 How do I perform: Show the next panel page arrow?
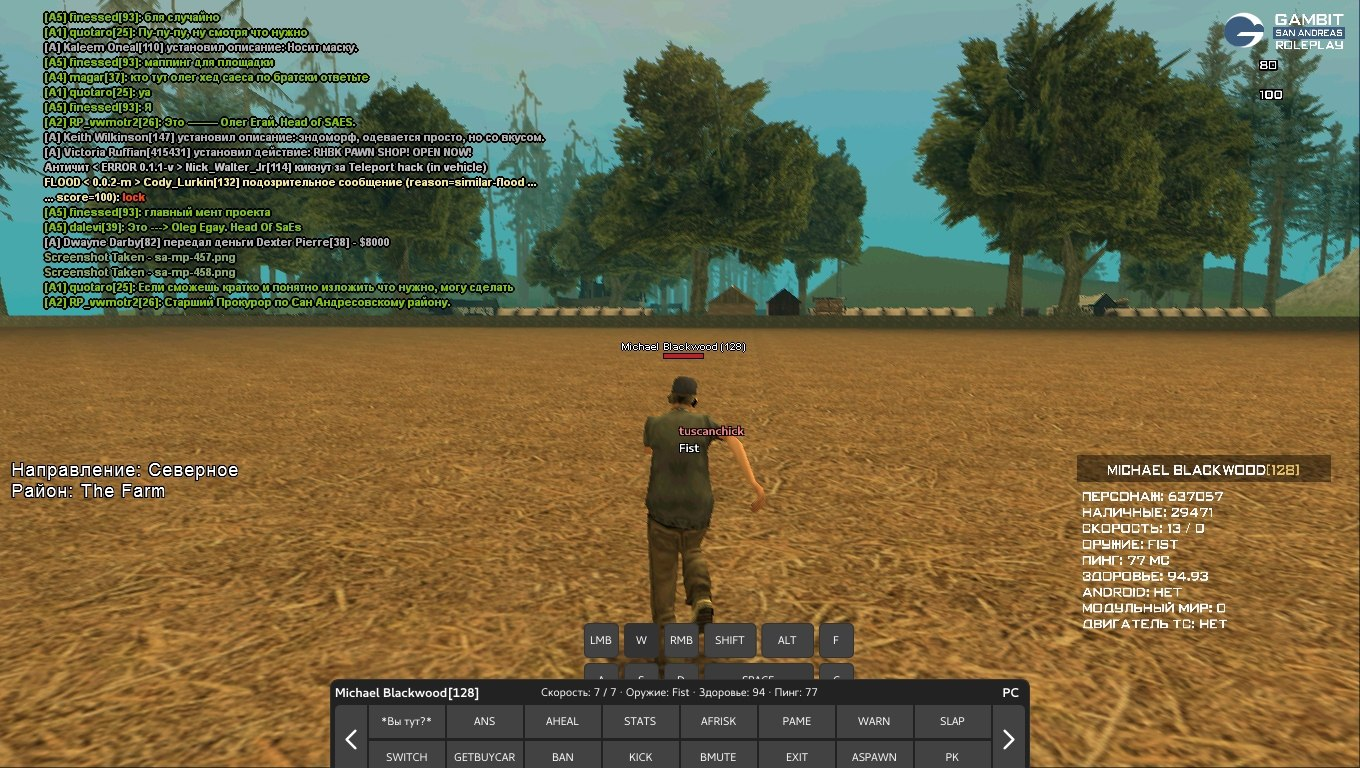1008,739
